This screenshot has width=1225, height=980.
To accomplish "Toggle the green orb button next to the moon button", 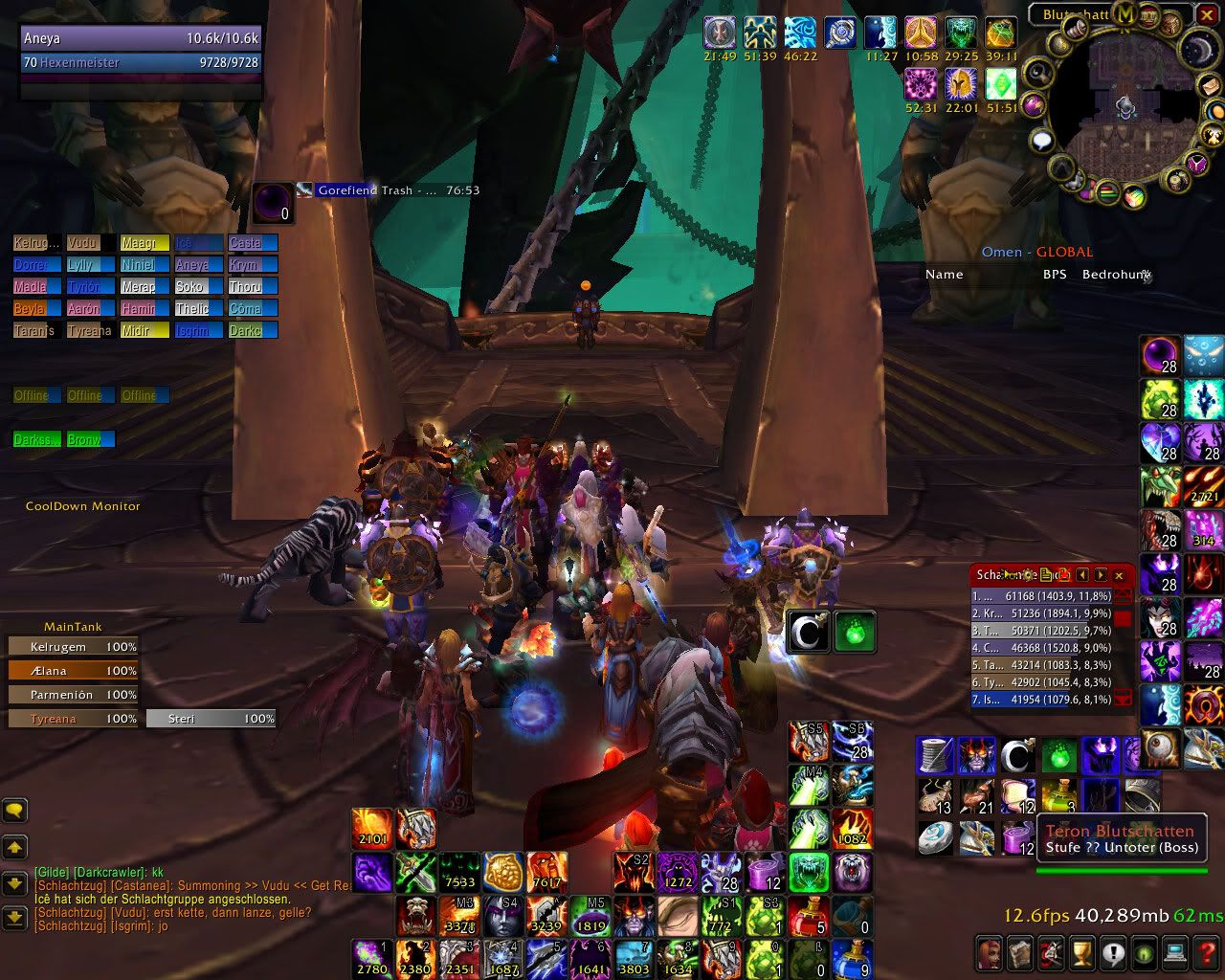I will 855,631.
